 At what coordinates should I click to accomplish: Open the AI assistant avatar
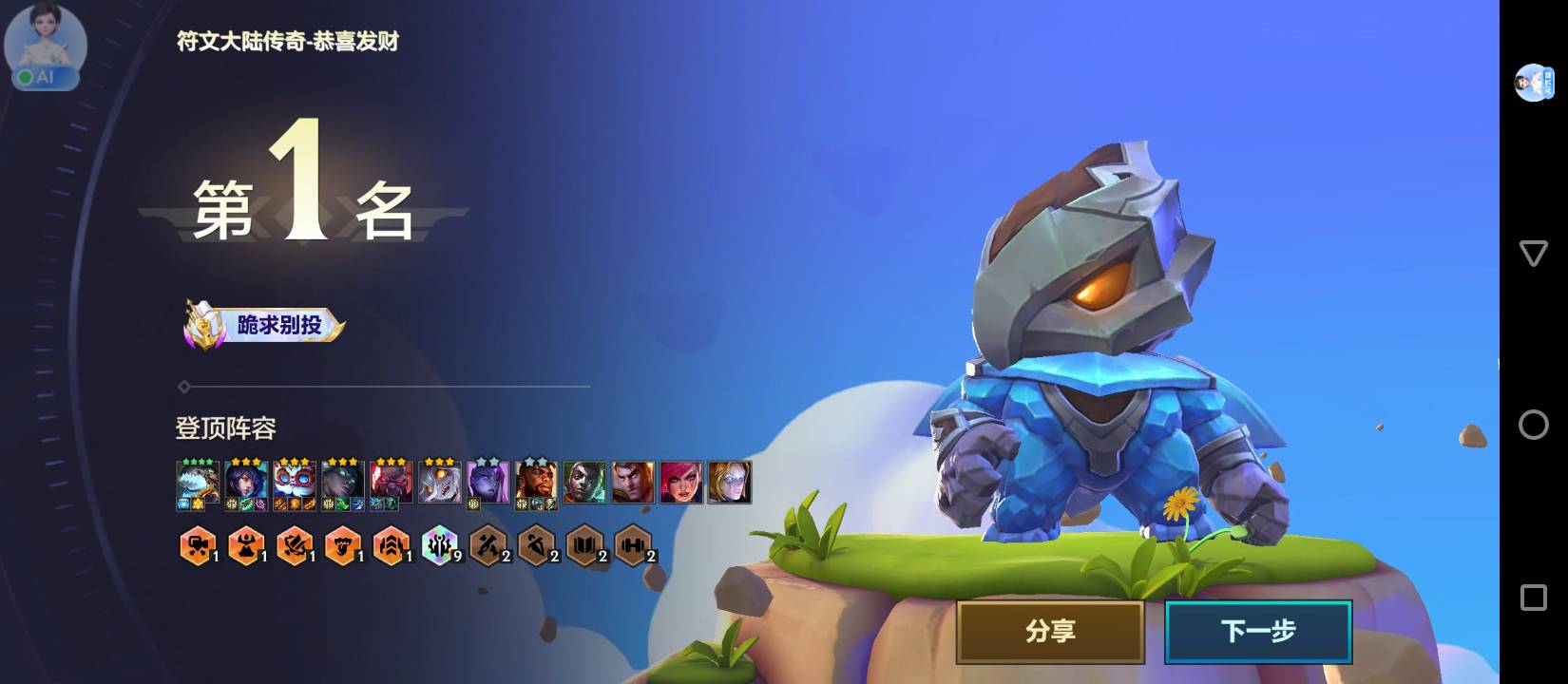tap(45, 47)
